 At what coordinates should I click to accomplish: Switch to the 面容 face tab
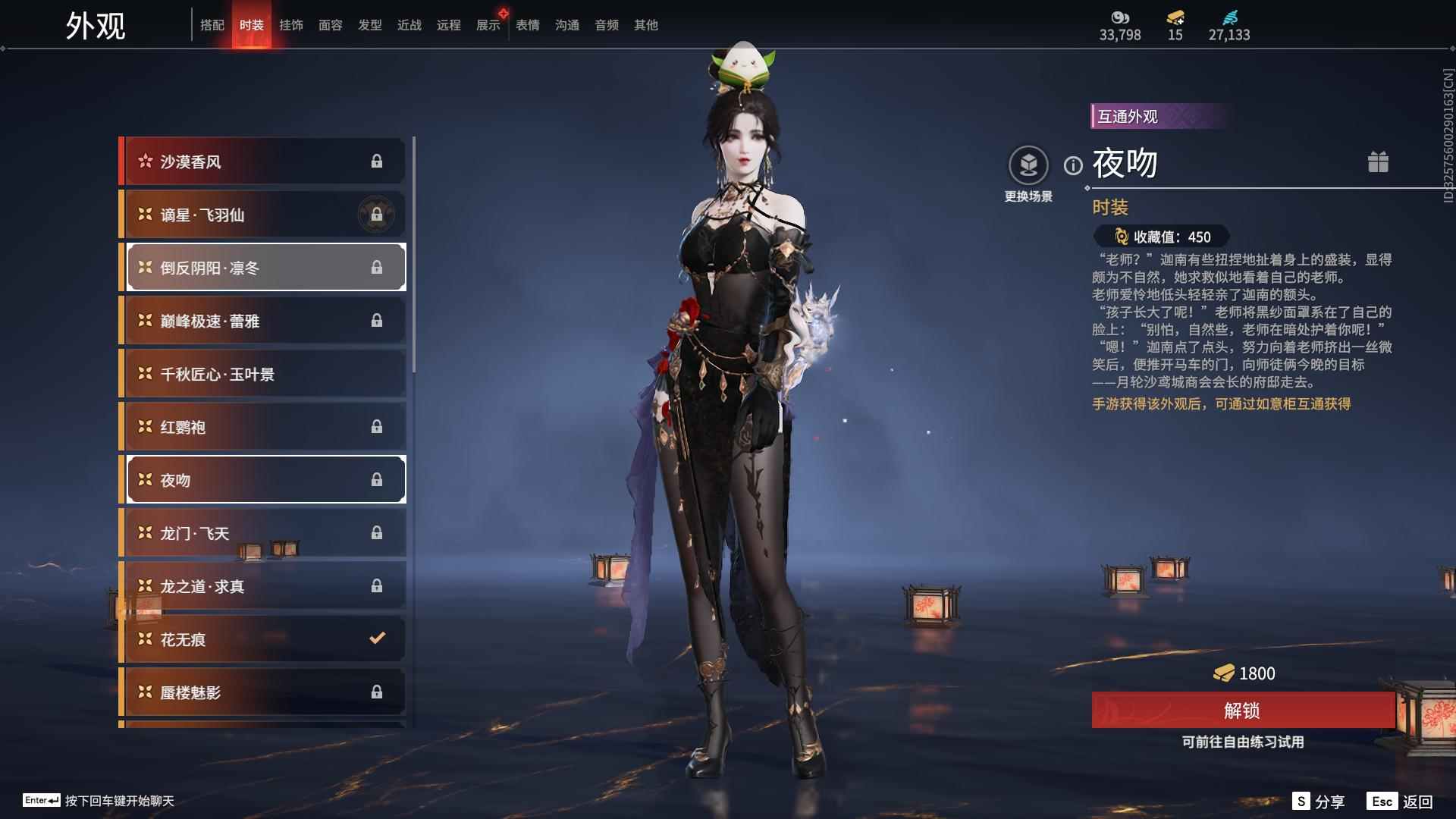(331, 25)
